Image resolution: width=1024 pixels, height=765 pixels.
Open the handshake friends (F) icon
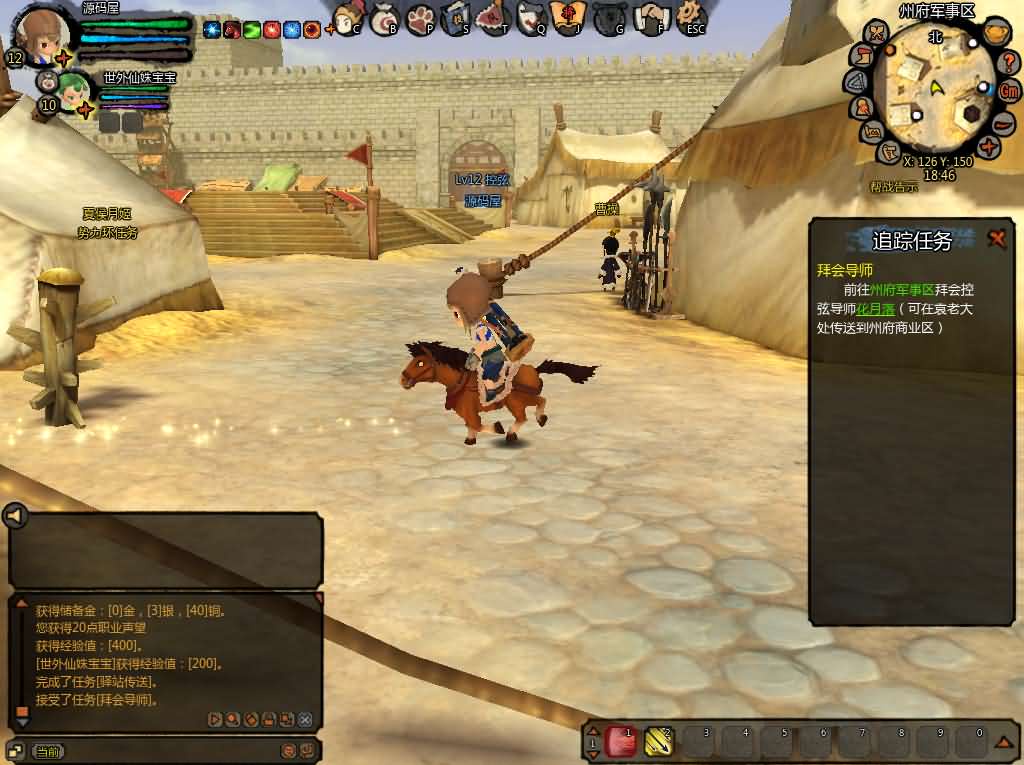[x=653, y=18]
